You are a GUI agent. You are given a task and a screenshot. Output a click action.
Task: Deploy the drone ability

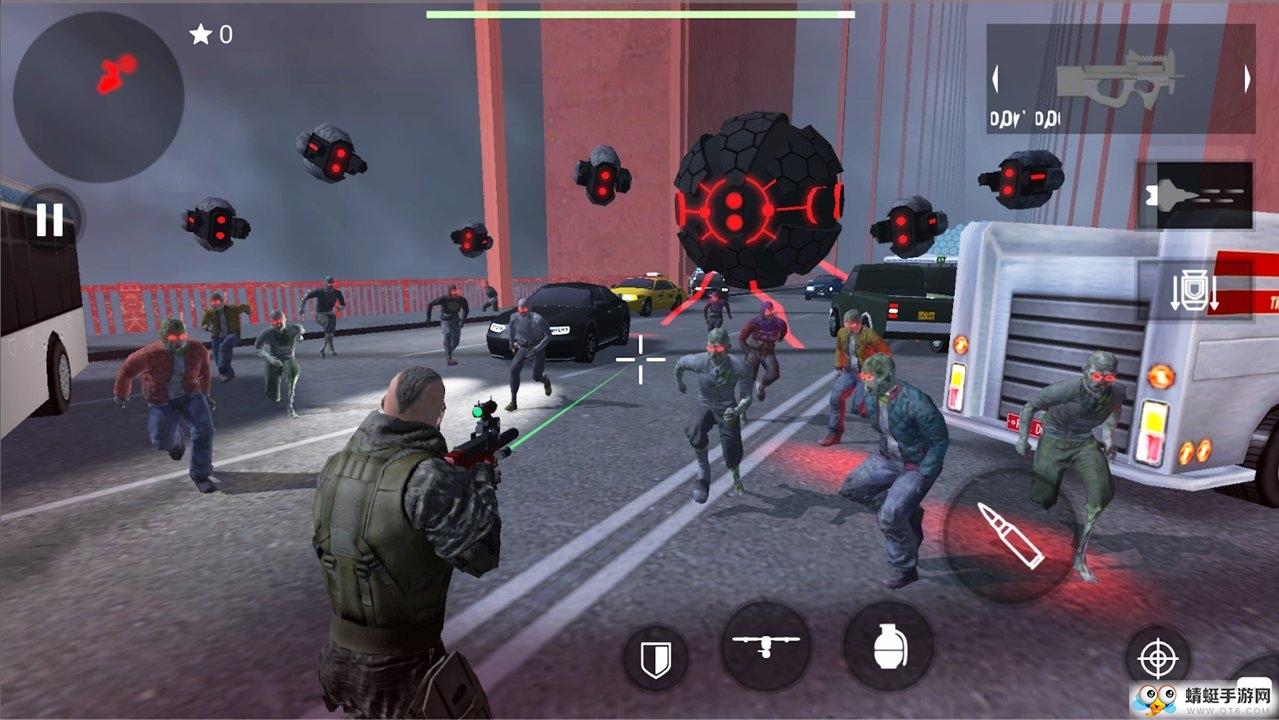(x=766, y=646)
